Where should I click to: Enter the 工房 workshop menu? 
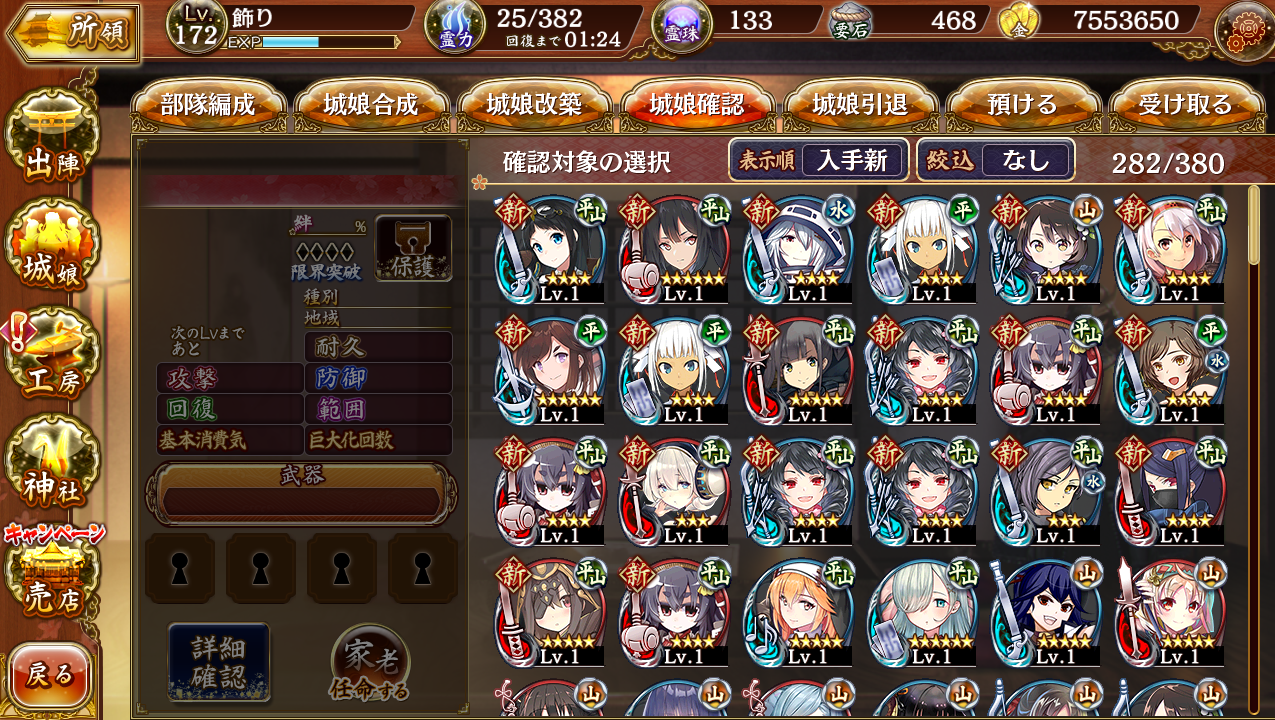pos(52,357)
